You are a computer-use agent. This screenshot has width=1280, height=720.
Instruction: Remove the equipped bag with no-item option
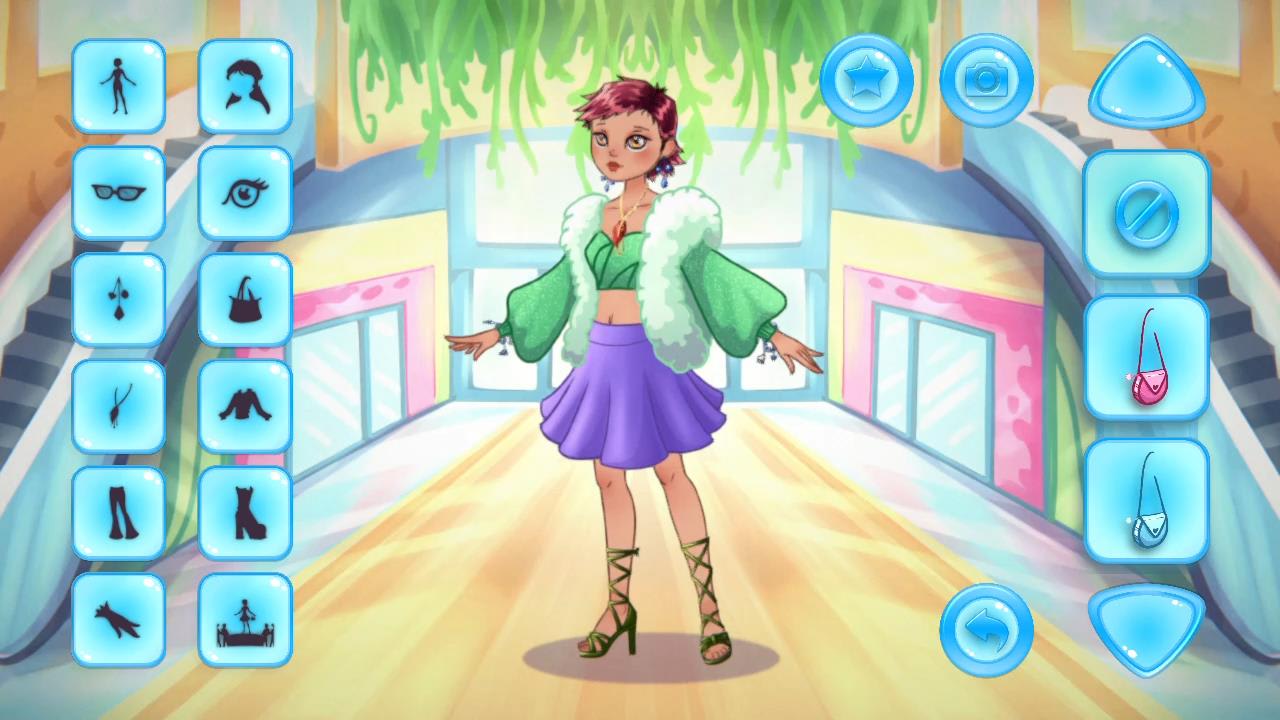1146,215
